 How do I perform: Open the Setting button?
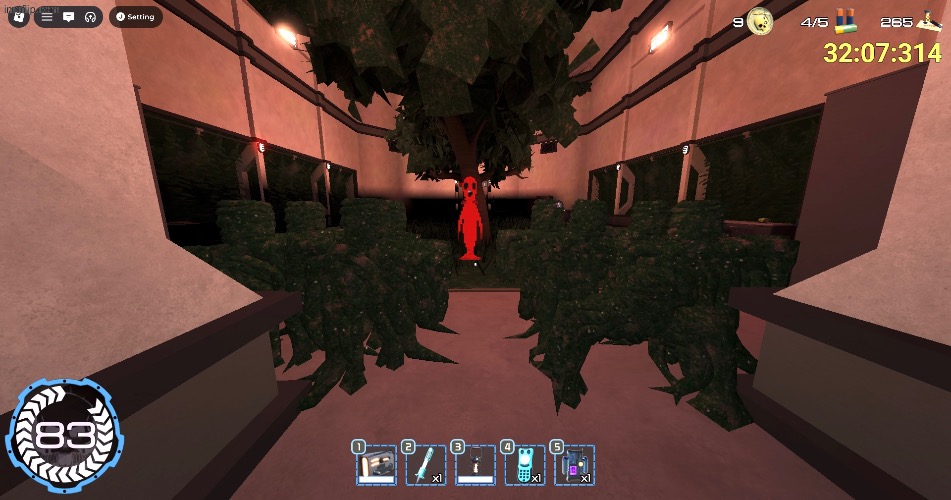[x=136, y=17]
